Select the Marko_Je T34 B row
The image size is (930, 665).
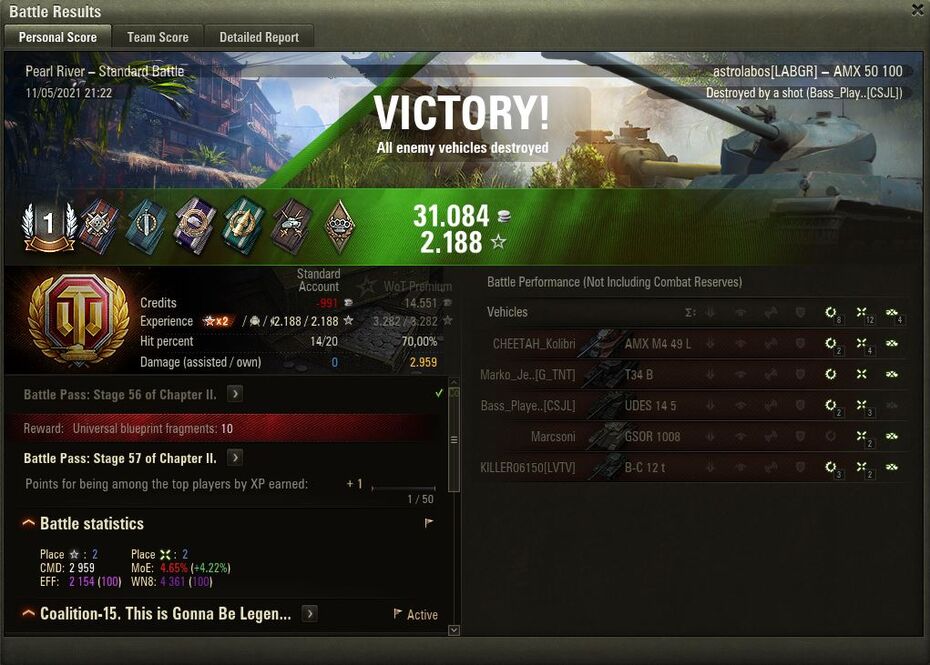click(690, 375)
